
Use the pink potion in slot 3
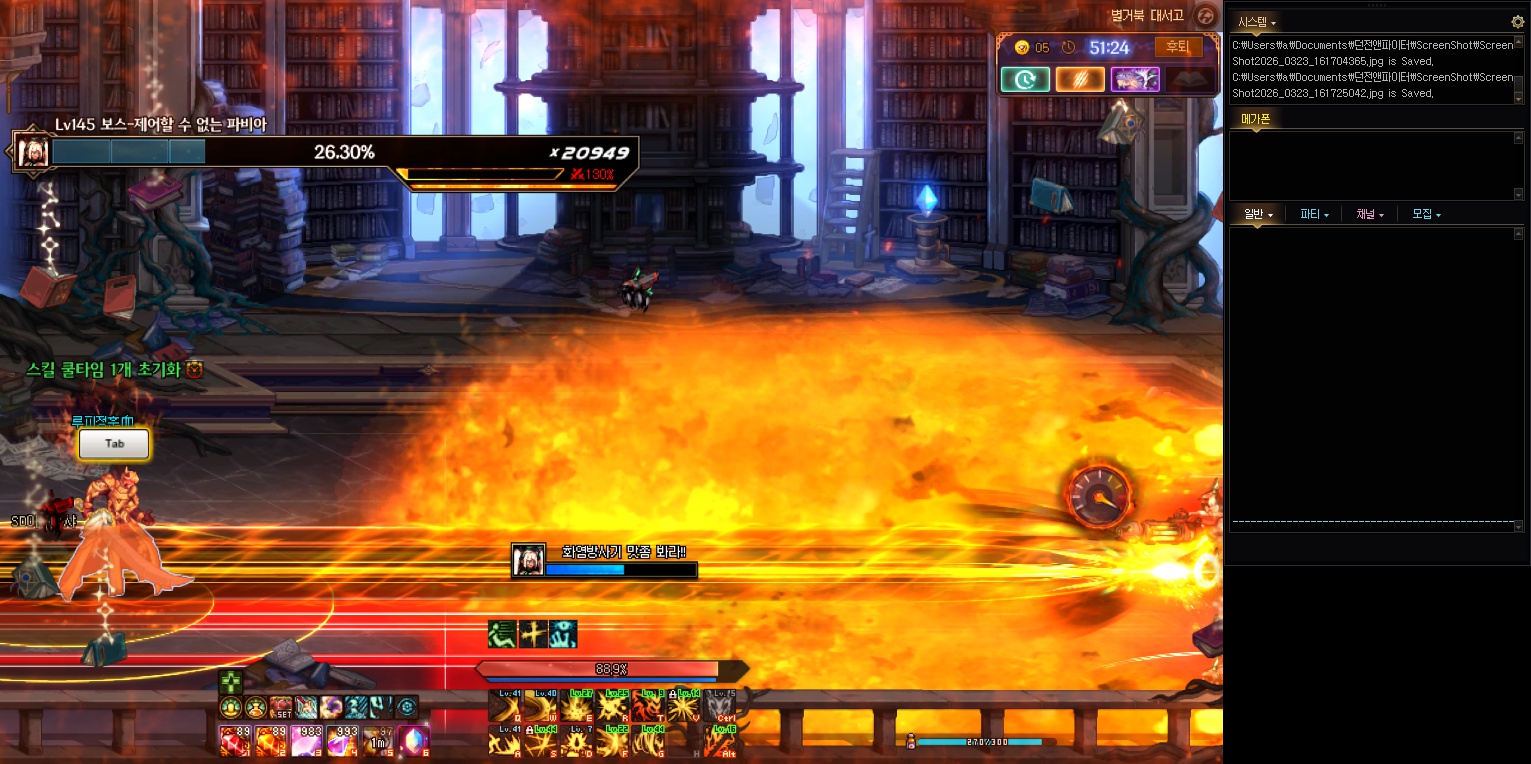click(x=305, y=741)
